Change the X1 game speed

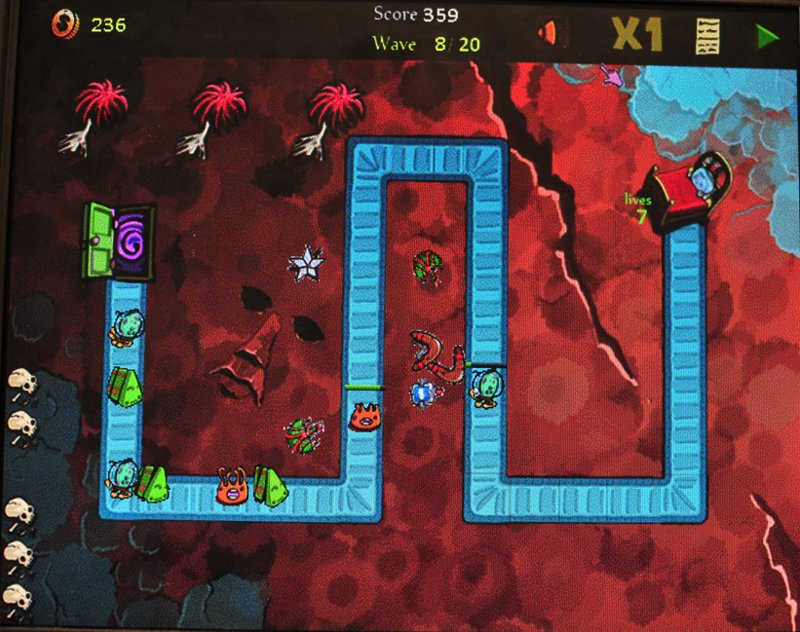(x=637, y=36)
